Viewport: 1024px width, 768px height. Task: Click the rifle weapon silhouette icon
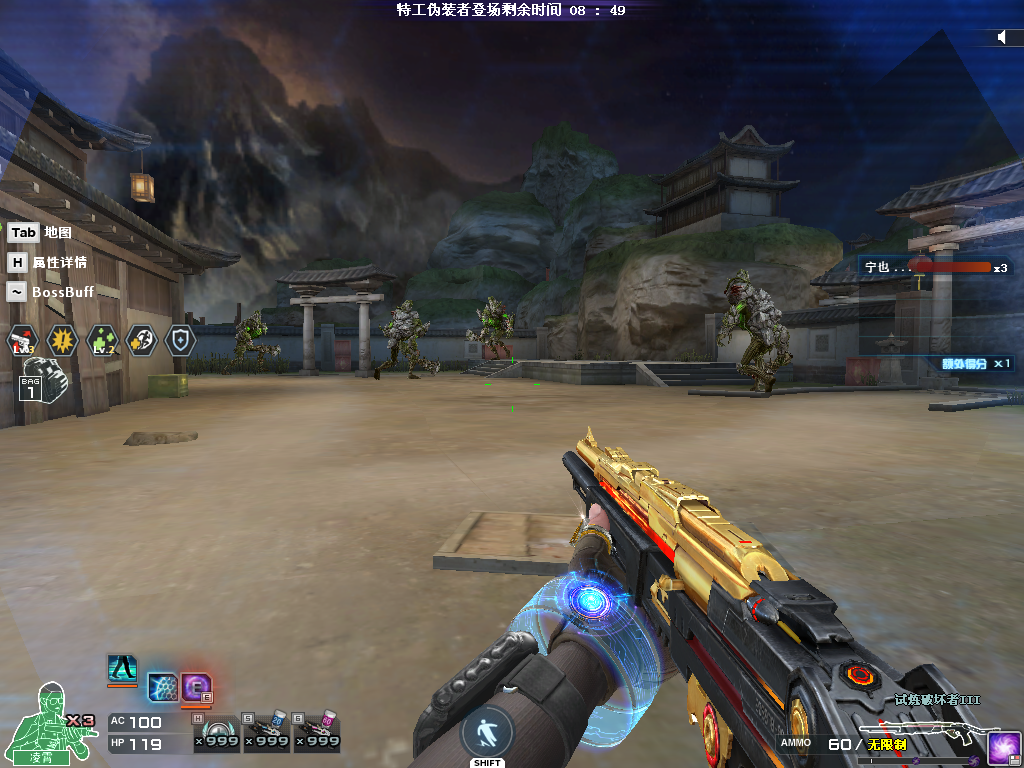pyautogui.click(x=928, y=732)
